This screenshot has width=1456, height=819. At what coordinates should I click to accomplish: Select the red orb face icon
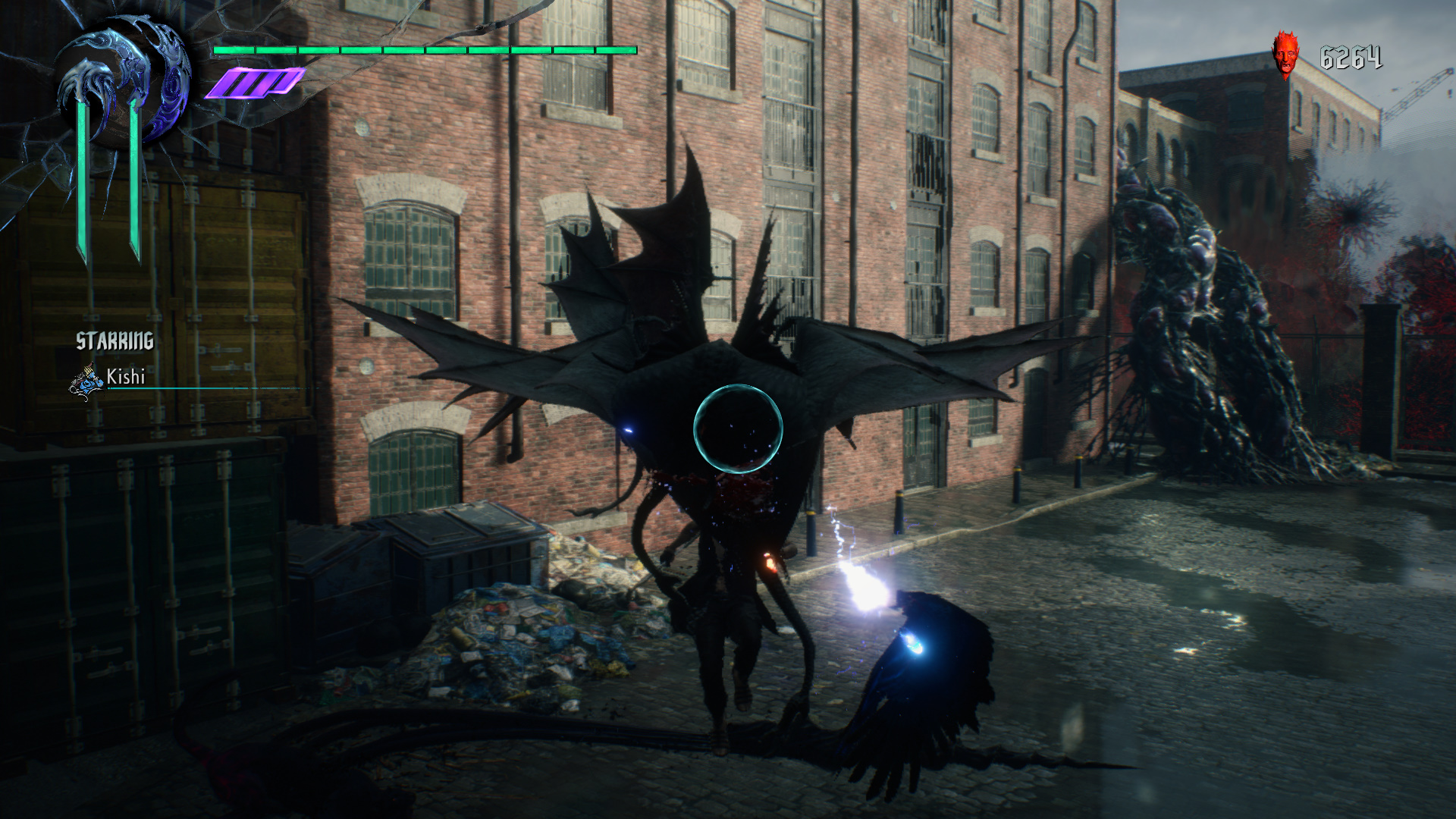point(1285,55)
